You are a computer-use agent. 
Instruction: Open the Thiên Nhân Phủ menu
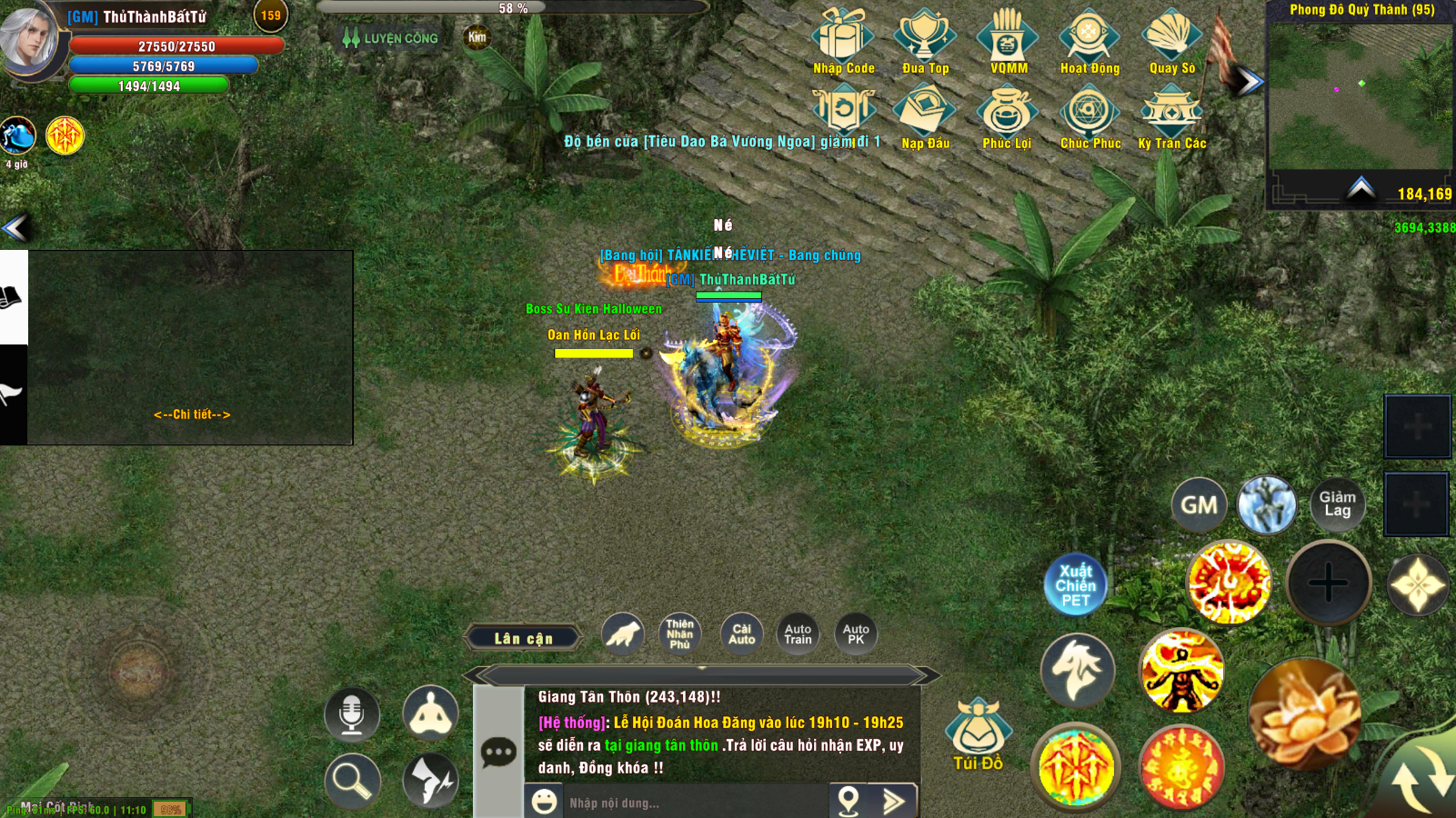click(681, 633)
